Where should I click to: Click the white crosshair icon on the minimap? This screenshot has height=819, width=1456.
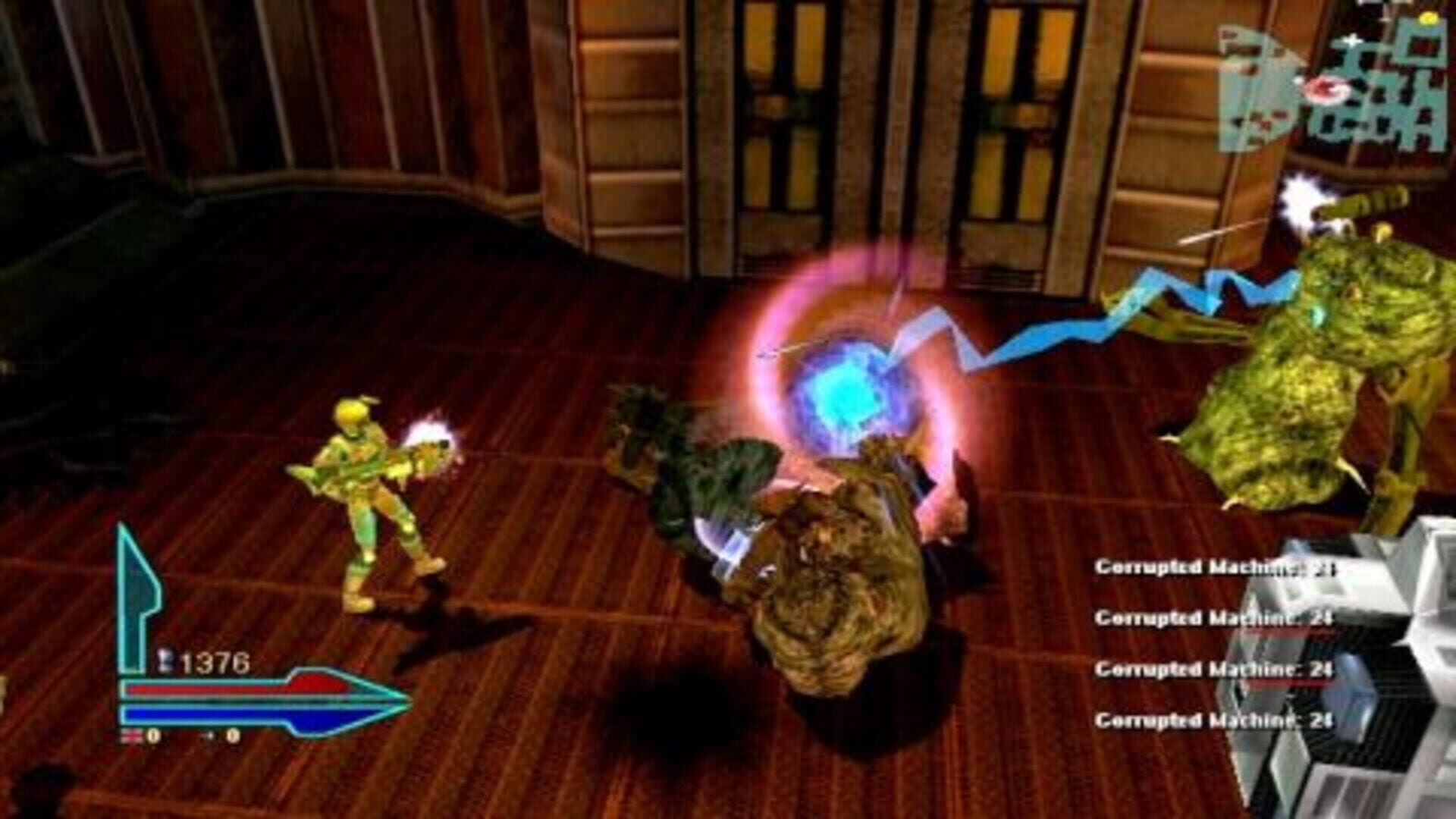click(1352, 41)
